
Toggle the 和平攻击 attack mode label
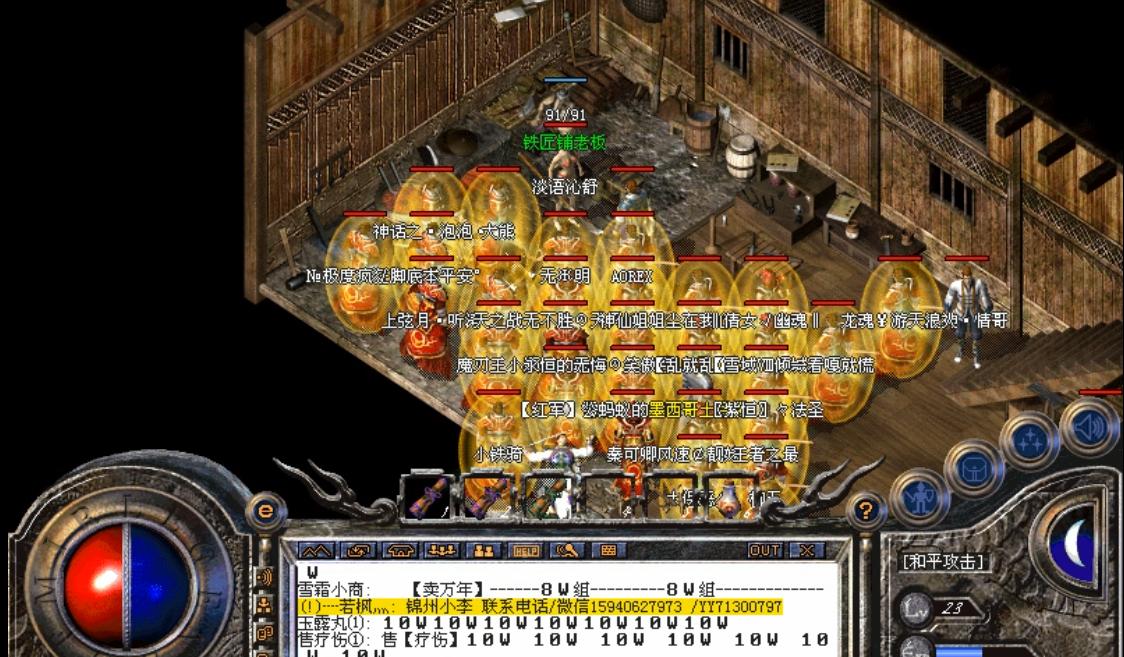click(x=944, y=562)
